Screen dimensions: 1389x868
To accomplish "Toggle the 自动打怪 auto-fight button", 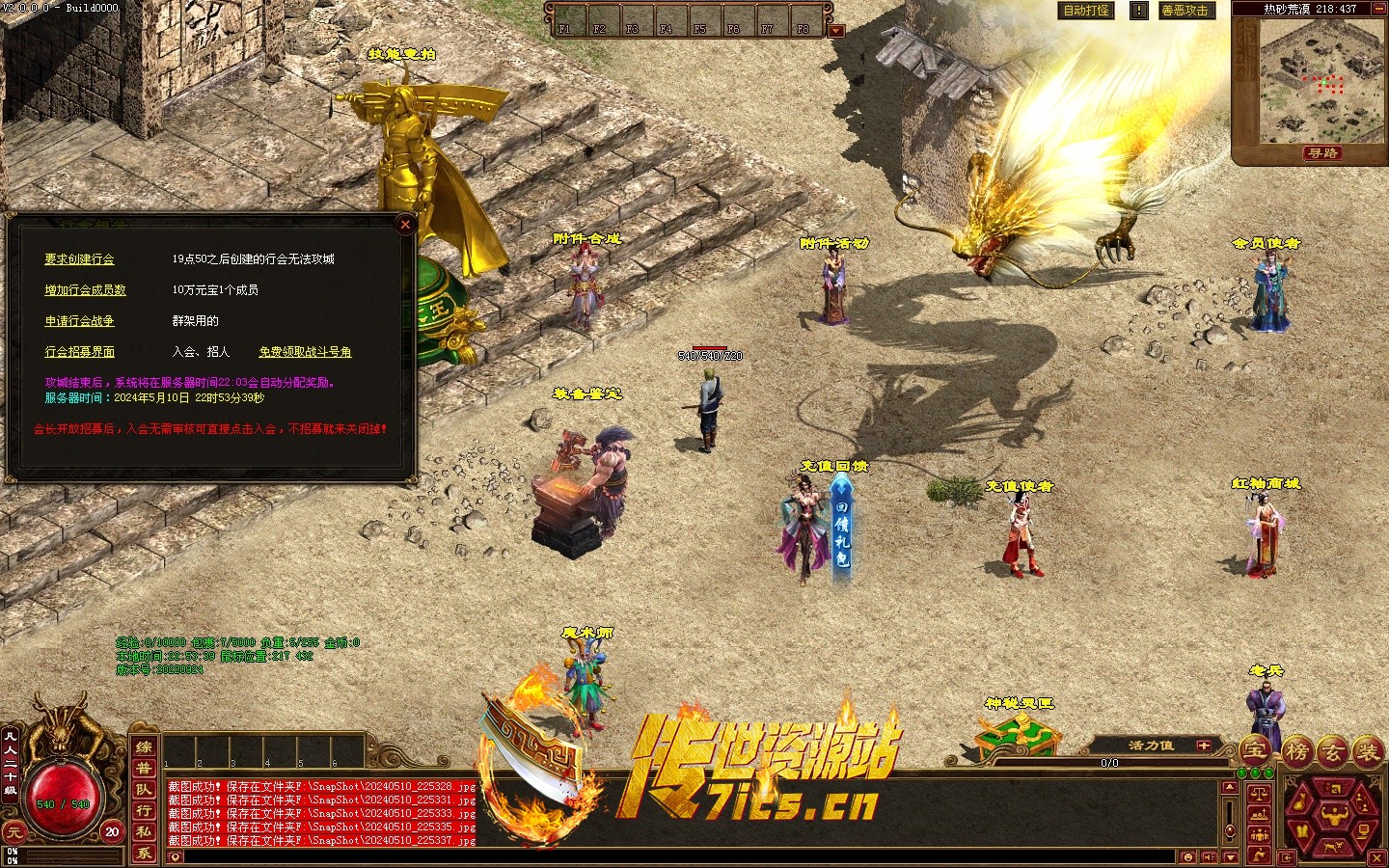I will [1085, 11].
